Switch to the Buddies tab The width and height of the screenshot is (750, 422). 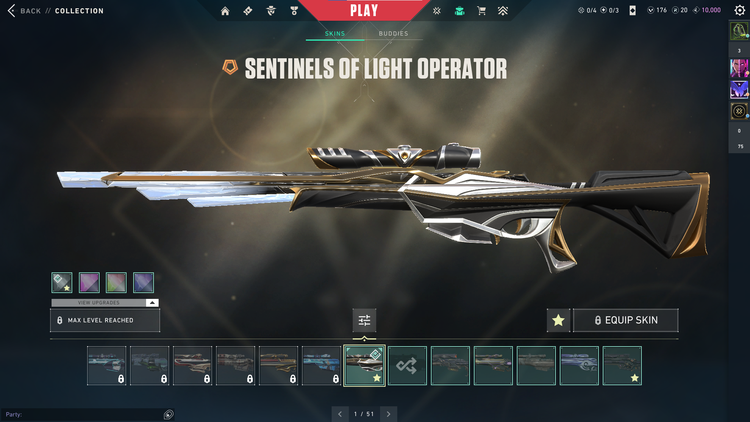click(393, 34)
